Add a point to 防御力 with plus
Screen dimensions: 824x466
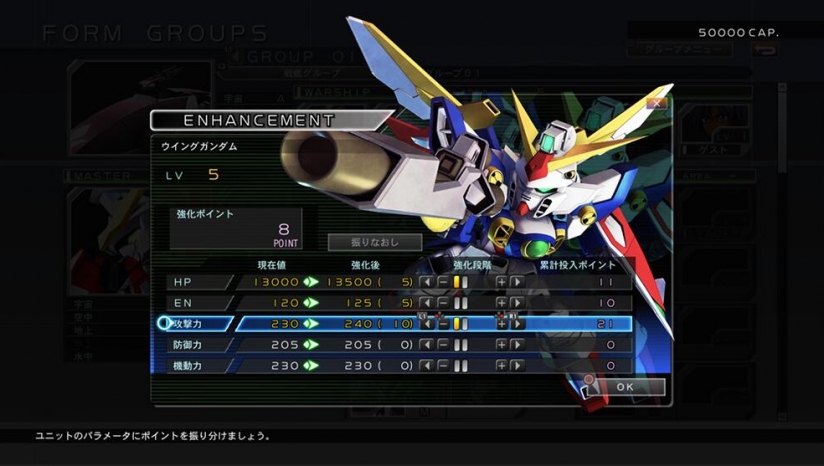(x=501, y=345)
